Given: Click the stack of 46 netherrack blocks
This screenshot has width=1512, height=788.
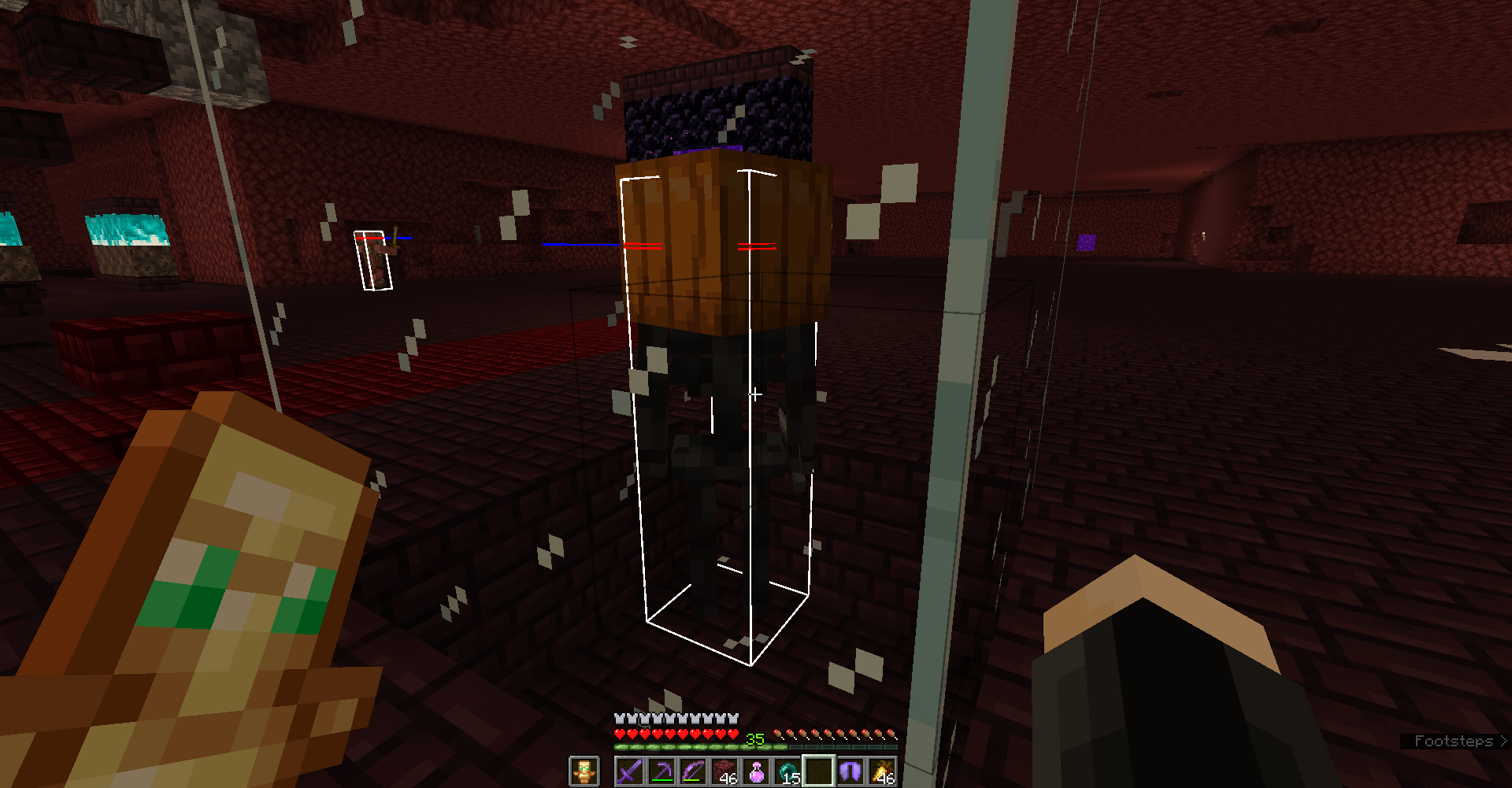Looking at the screenshot, I should point(725,770).
